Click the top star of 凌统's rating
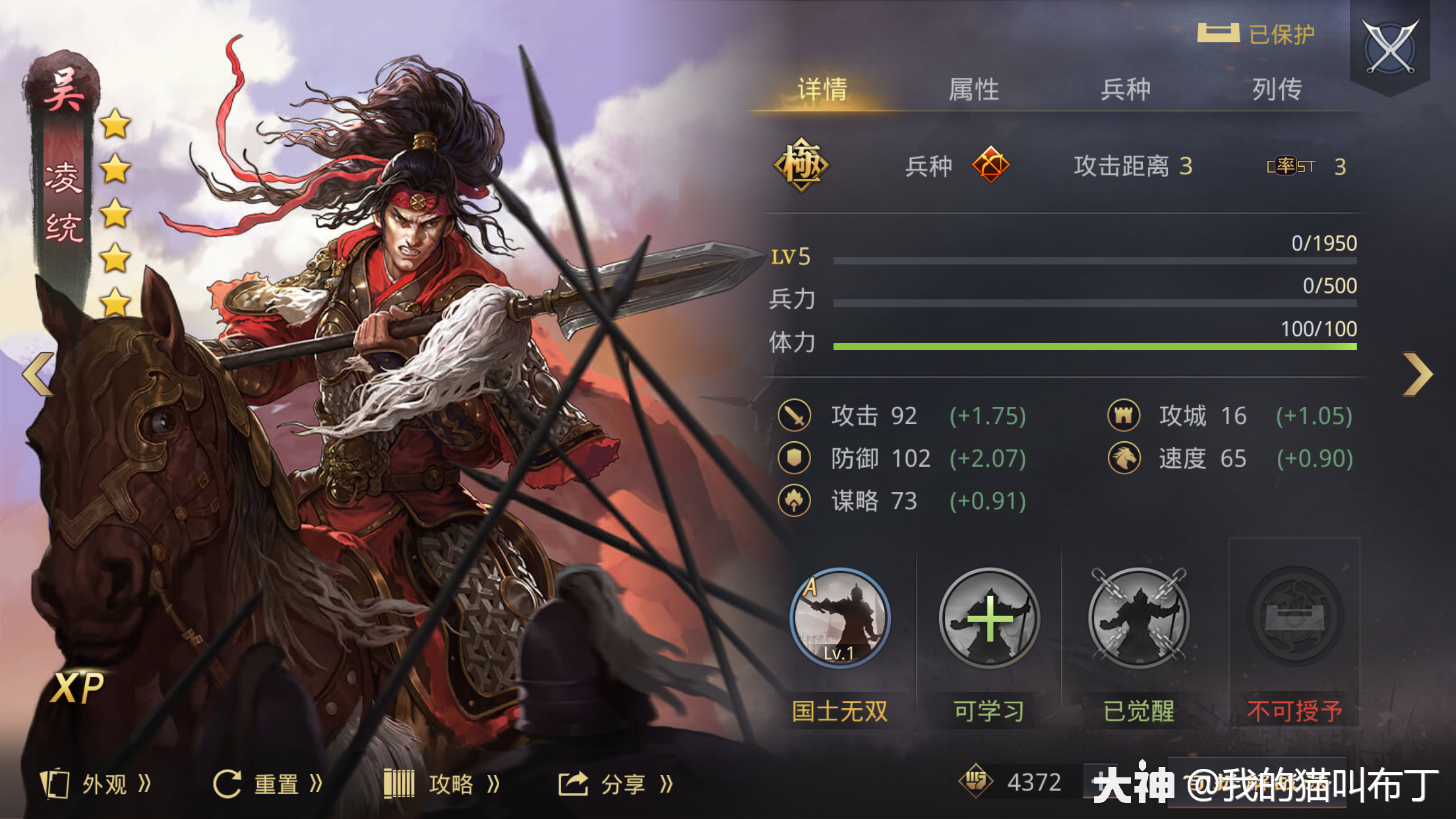 click(116, 124)
